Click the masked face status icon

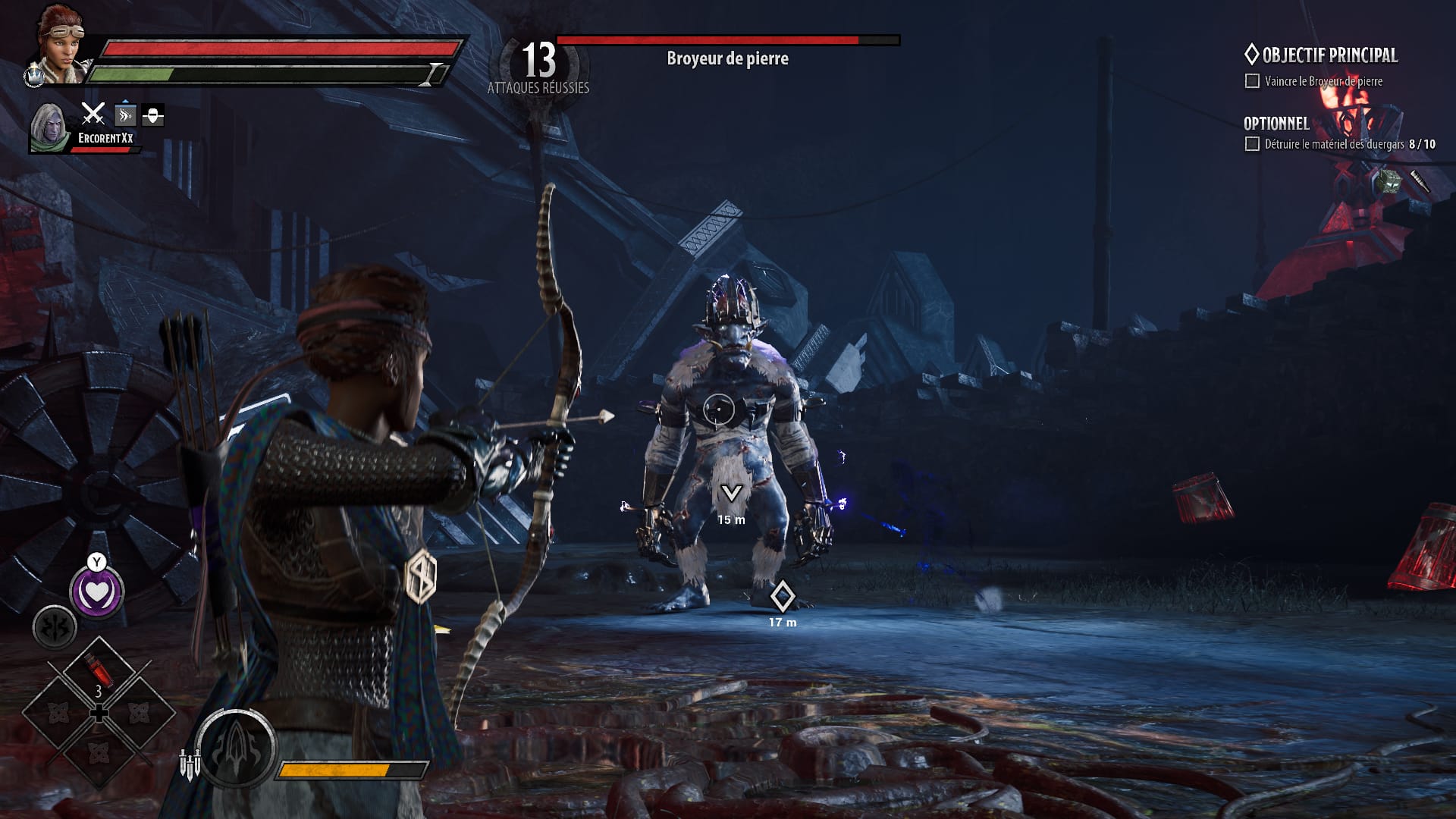[x=153, y=115]
